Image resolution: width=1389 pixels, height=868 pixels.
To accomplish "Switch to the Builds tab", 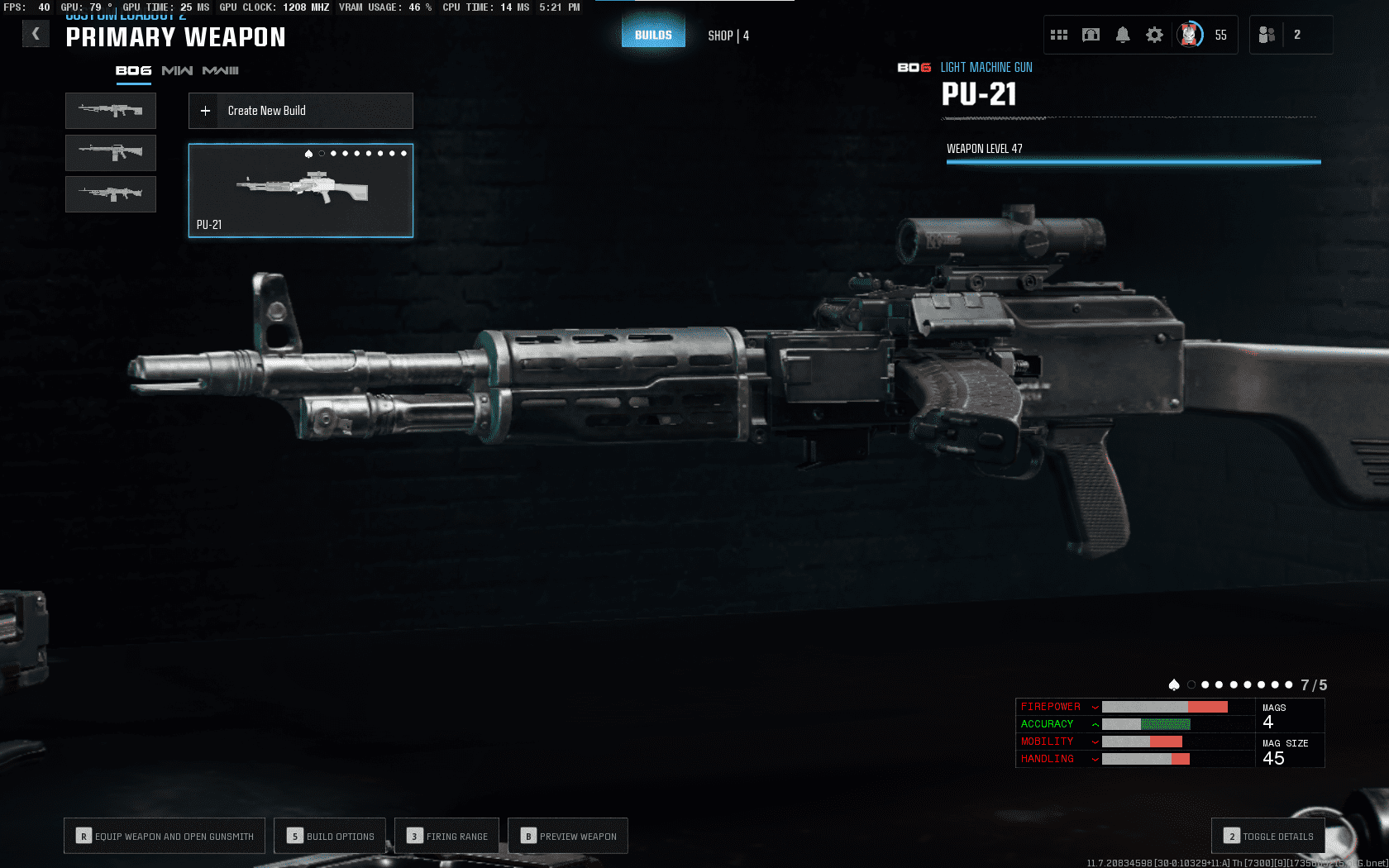I will pos(653,35).
